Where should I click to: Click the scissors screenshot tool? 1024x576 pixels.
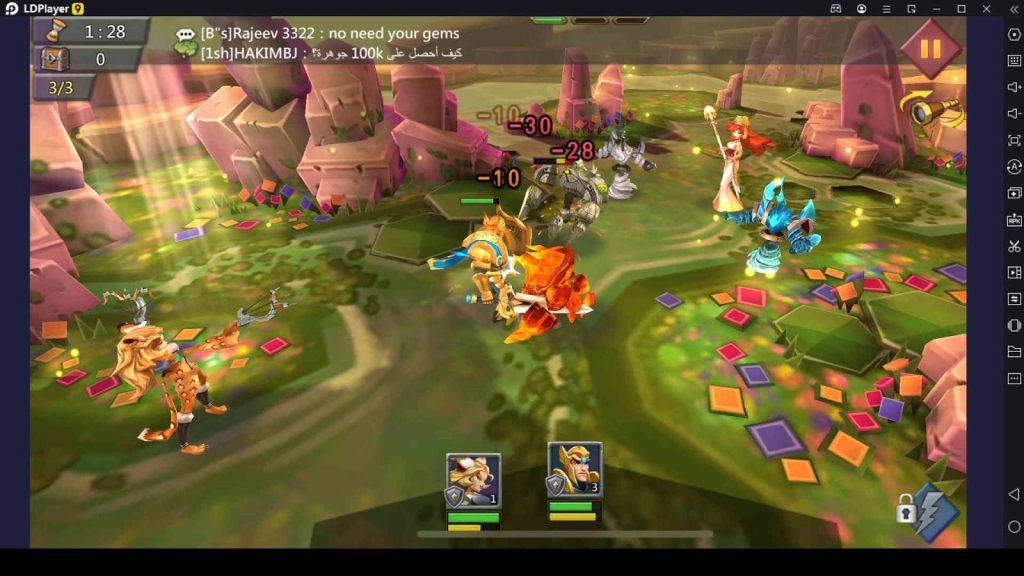1014,246
